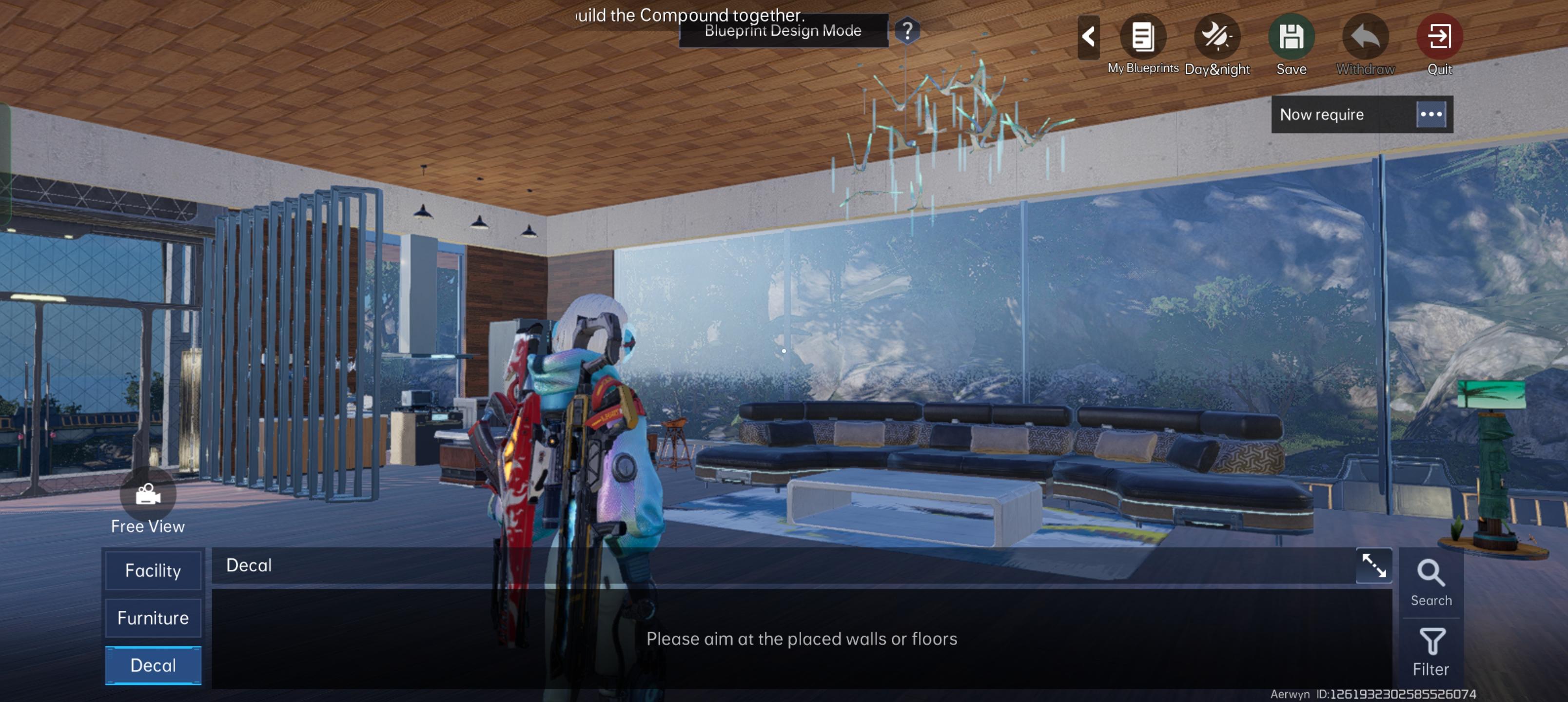
Task: Select the Decal tab
Action: [x=153, y=665]
